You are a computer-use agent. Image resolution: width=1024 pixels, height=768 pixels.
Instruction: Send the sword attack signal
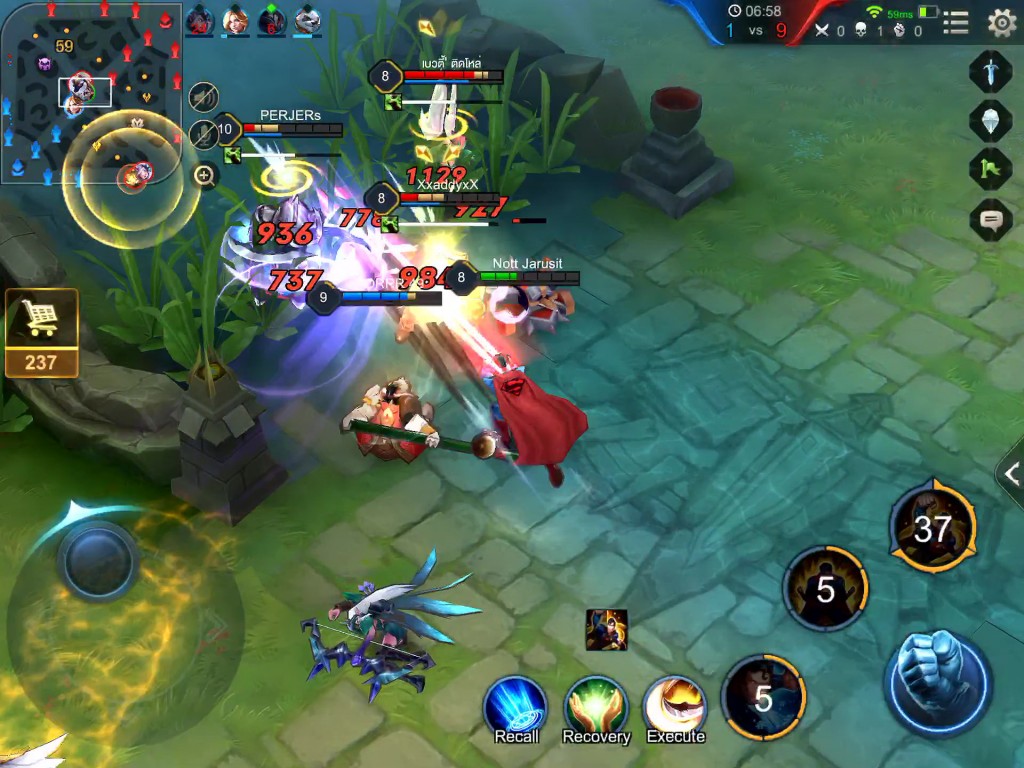point(990,73)
